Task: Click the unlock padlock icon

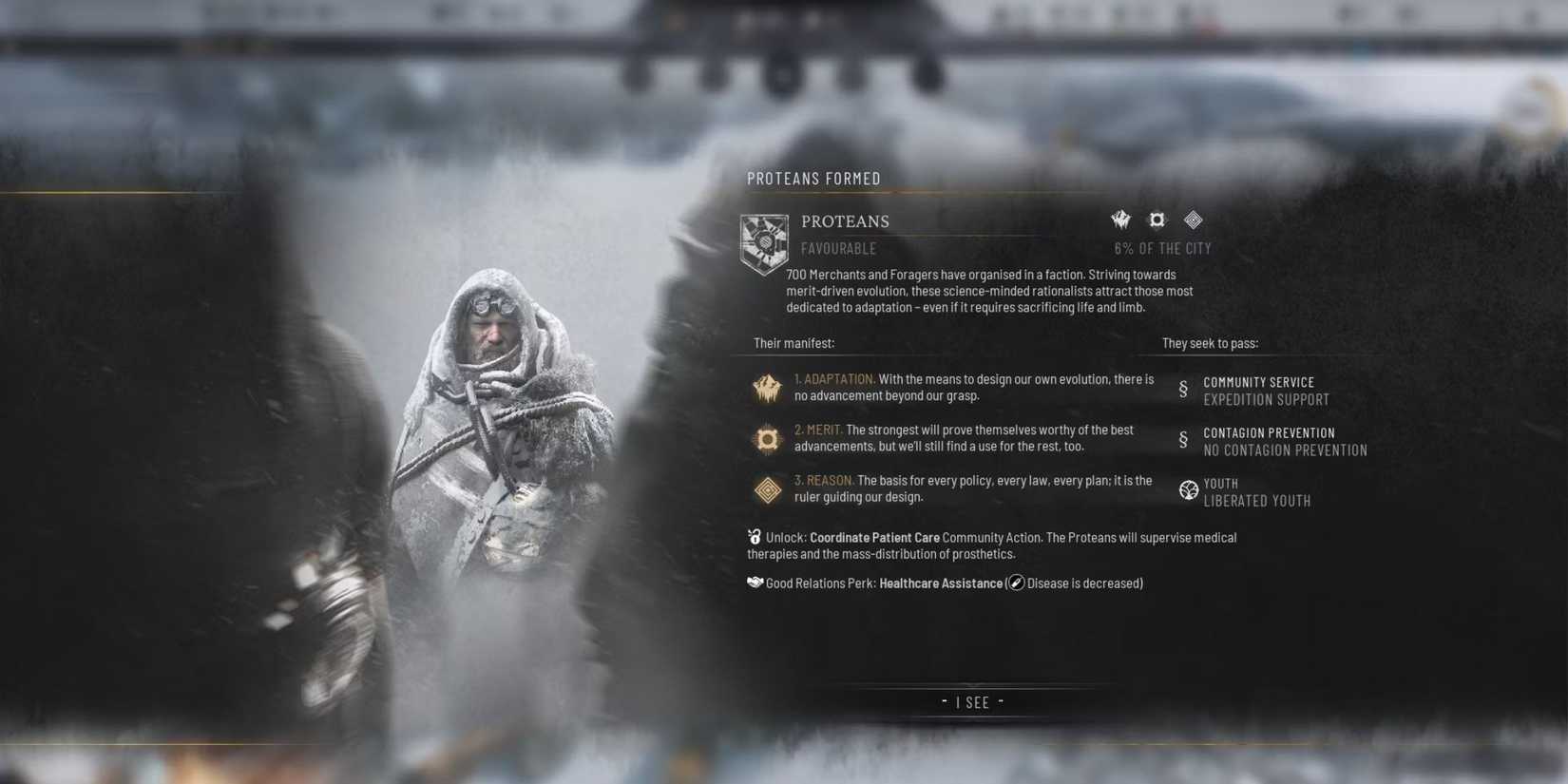Action: coord(754,535)
